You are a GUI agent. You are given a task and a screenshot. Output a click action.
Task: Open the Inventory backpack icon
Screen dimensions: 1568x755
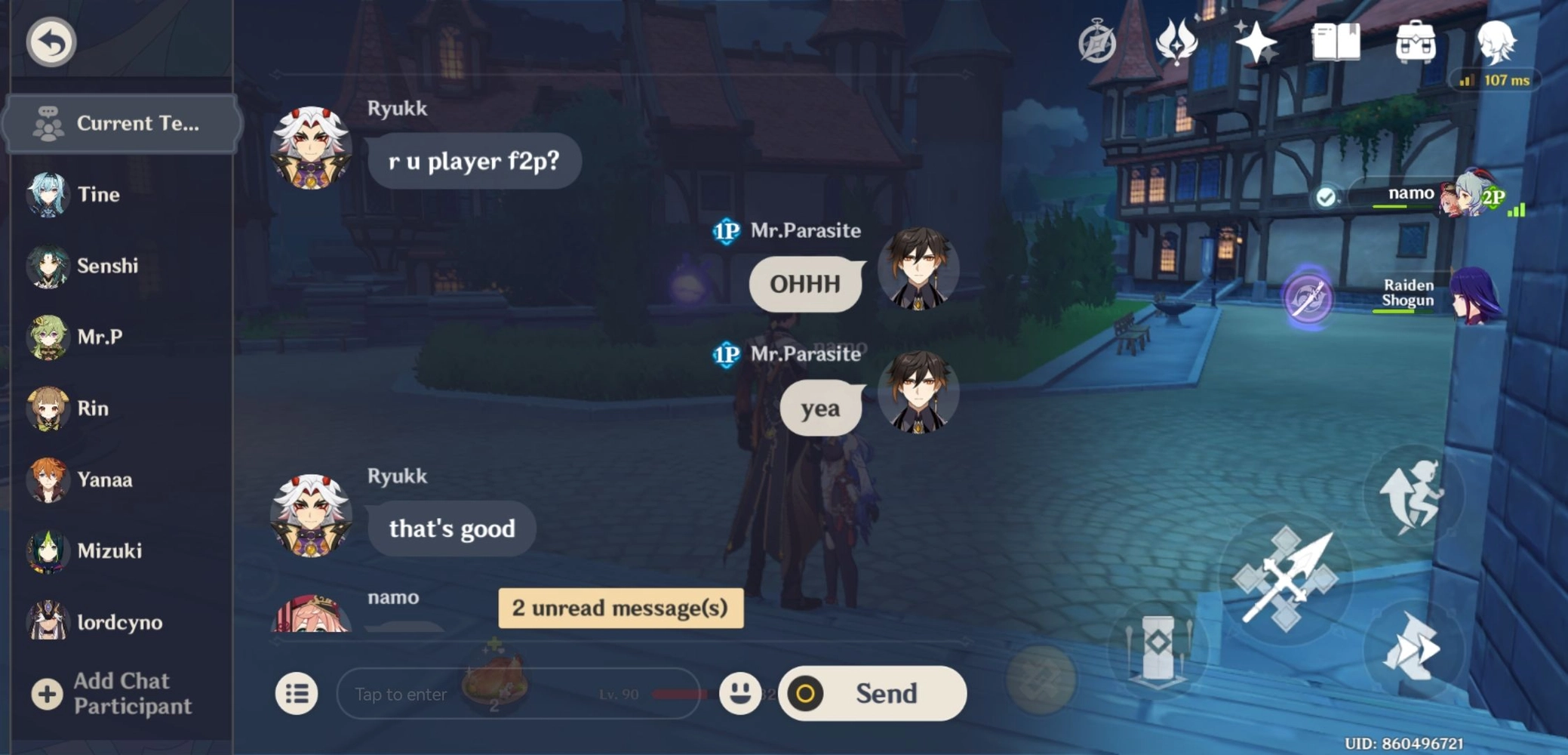click(x=1417, y=42)
